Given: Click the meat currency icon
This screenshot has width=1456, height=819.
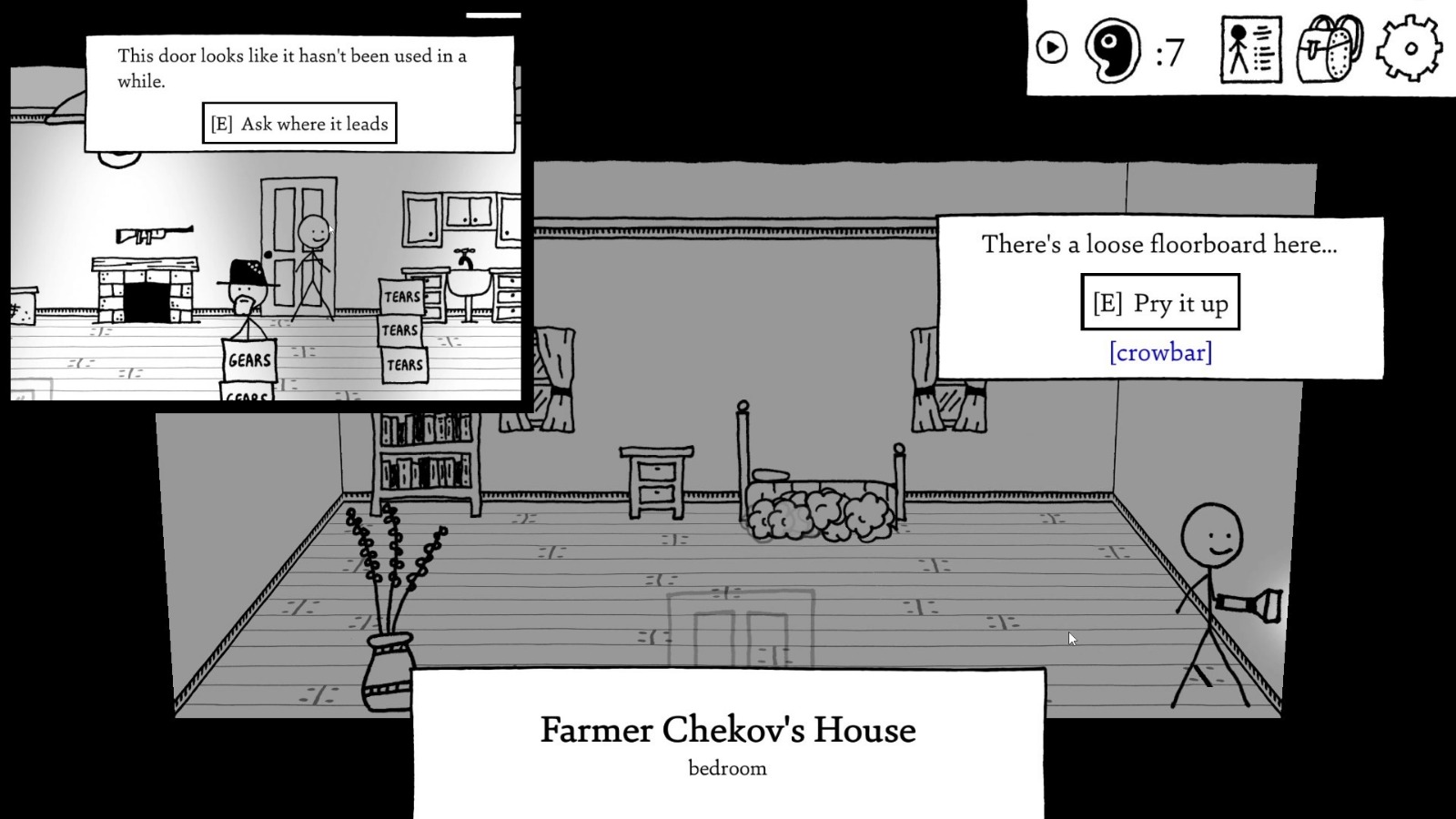Looking at the screenshot, I should click(1112, 53).
